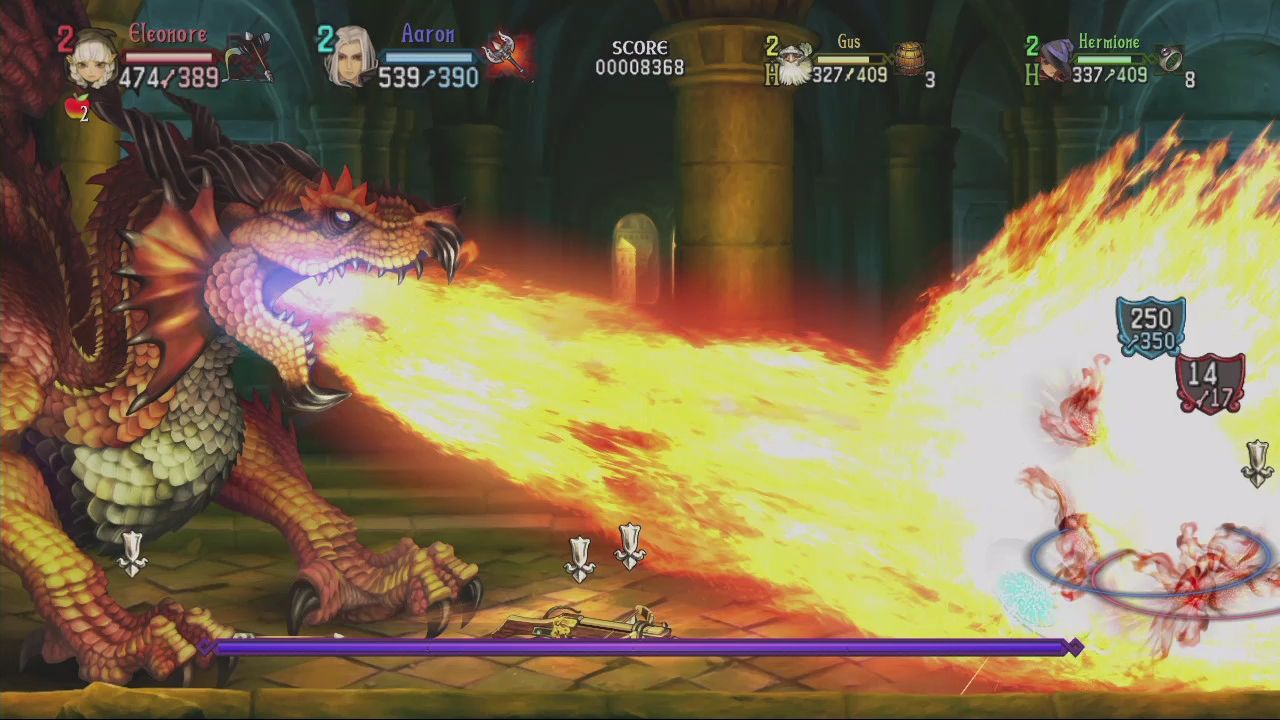Click the H rune beside Hermione's health bar

click(1032, 74)
